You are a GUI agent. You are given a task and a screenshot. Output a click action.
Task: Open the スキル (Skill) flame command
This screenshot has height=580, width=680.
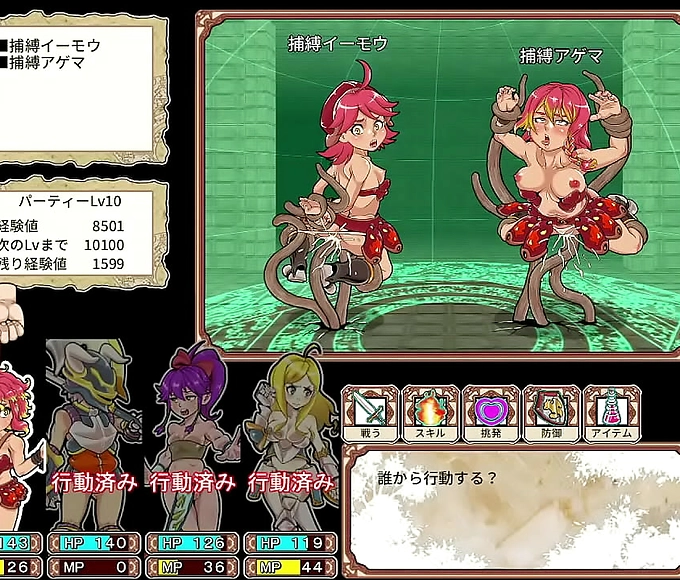pos(430,414)
